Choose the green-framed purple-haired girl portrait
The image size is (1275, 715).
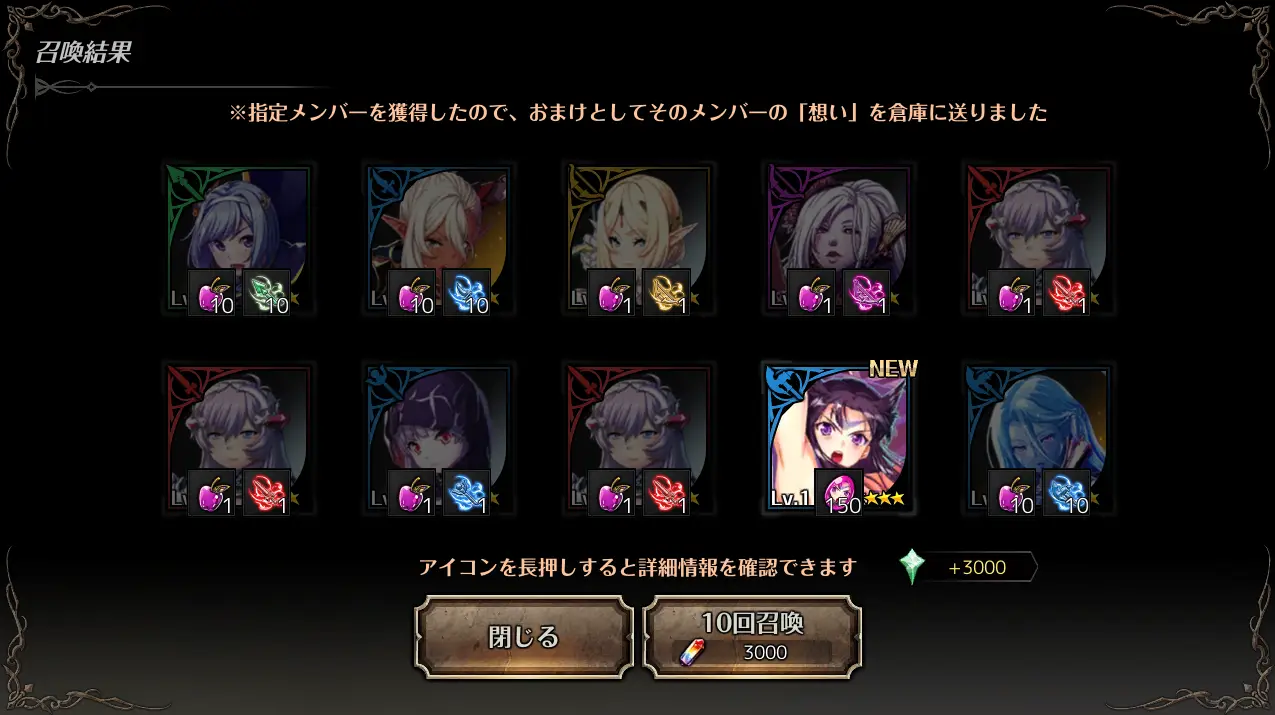[238, 239]
